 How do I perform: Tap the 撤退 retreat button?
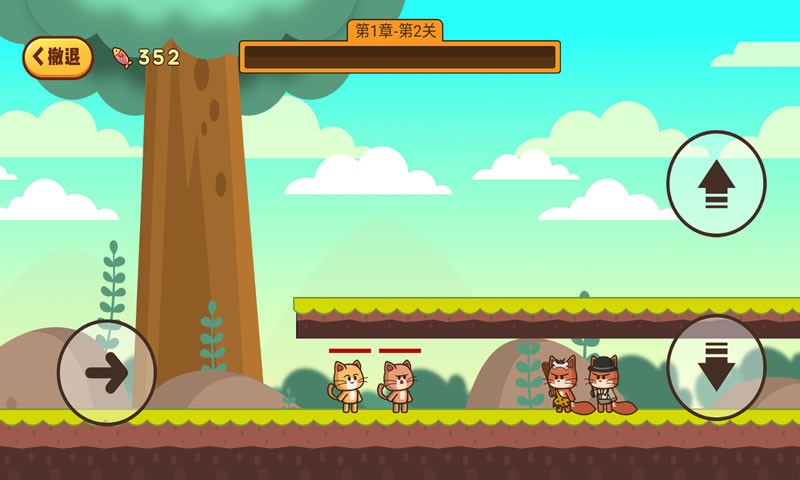click(57, 57)
